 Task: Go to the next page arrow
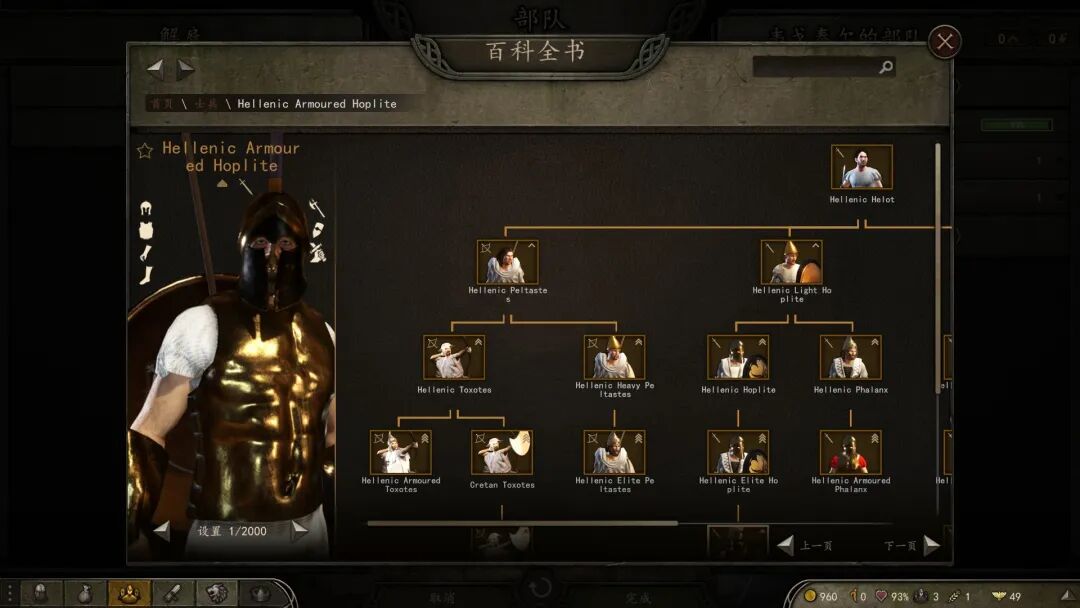pyautogui.click(x=931, y=545)
